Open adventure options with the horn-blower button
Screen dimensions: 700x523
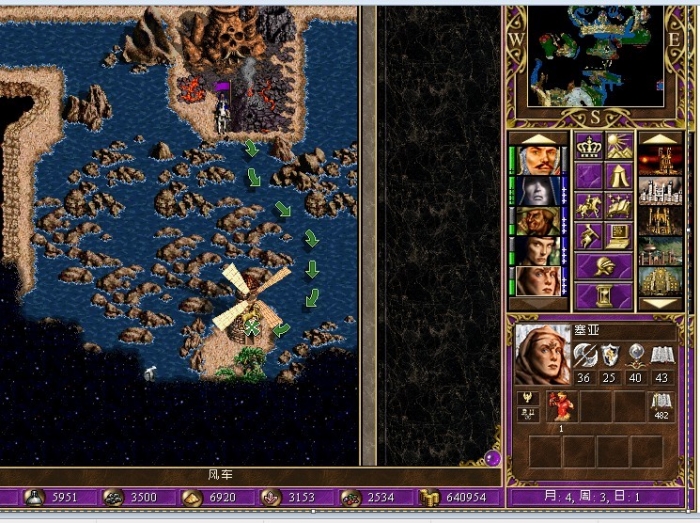tap(587, 236)
